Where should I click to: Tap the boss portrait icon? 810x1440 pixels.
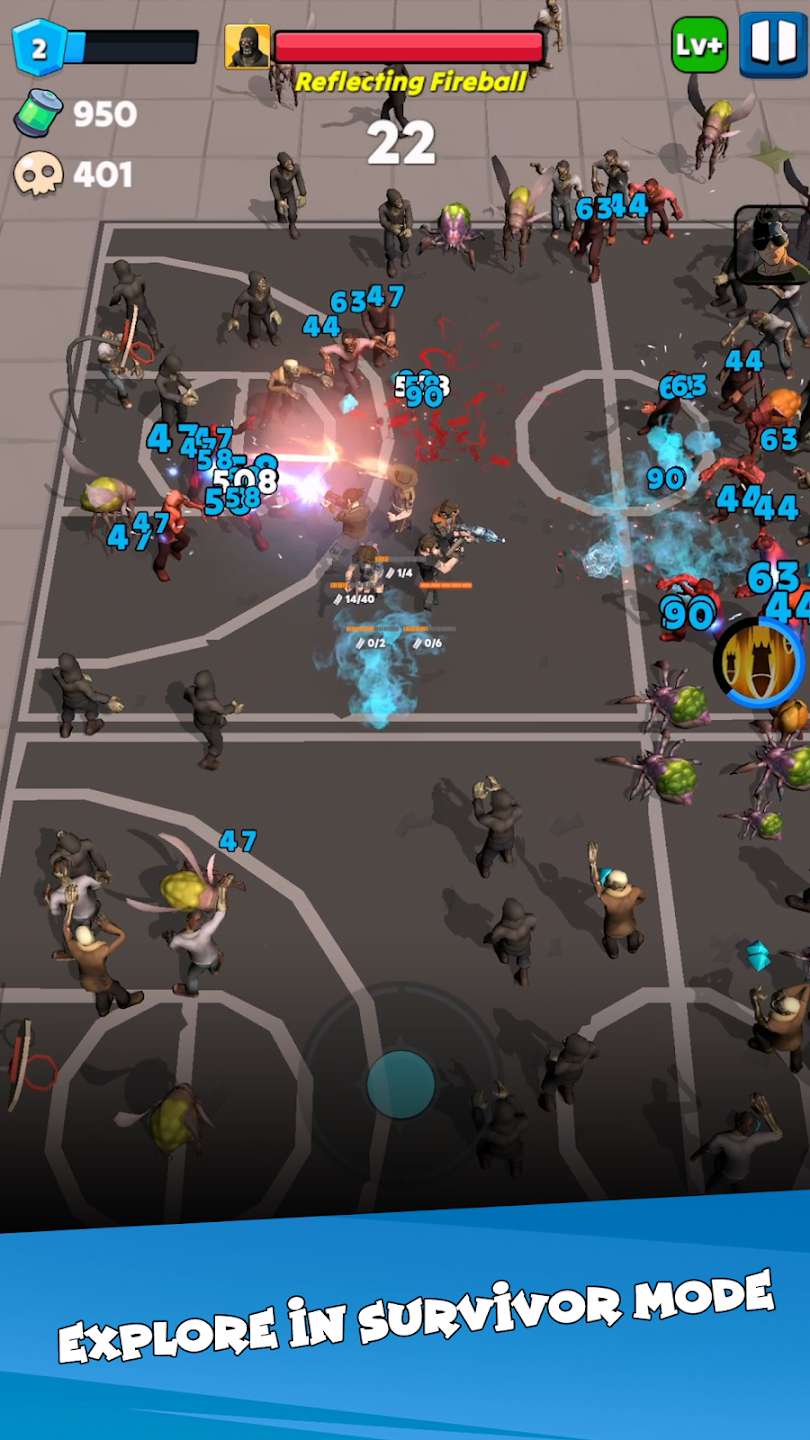(x=247, y=47)
